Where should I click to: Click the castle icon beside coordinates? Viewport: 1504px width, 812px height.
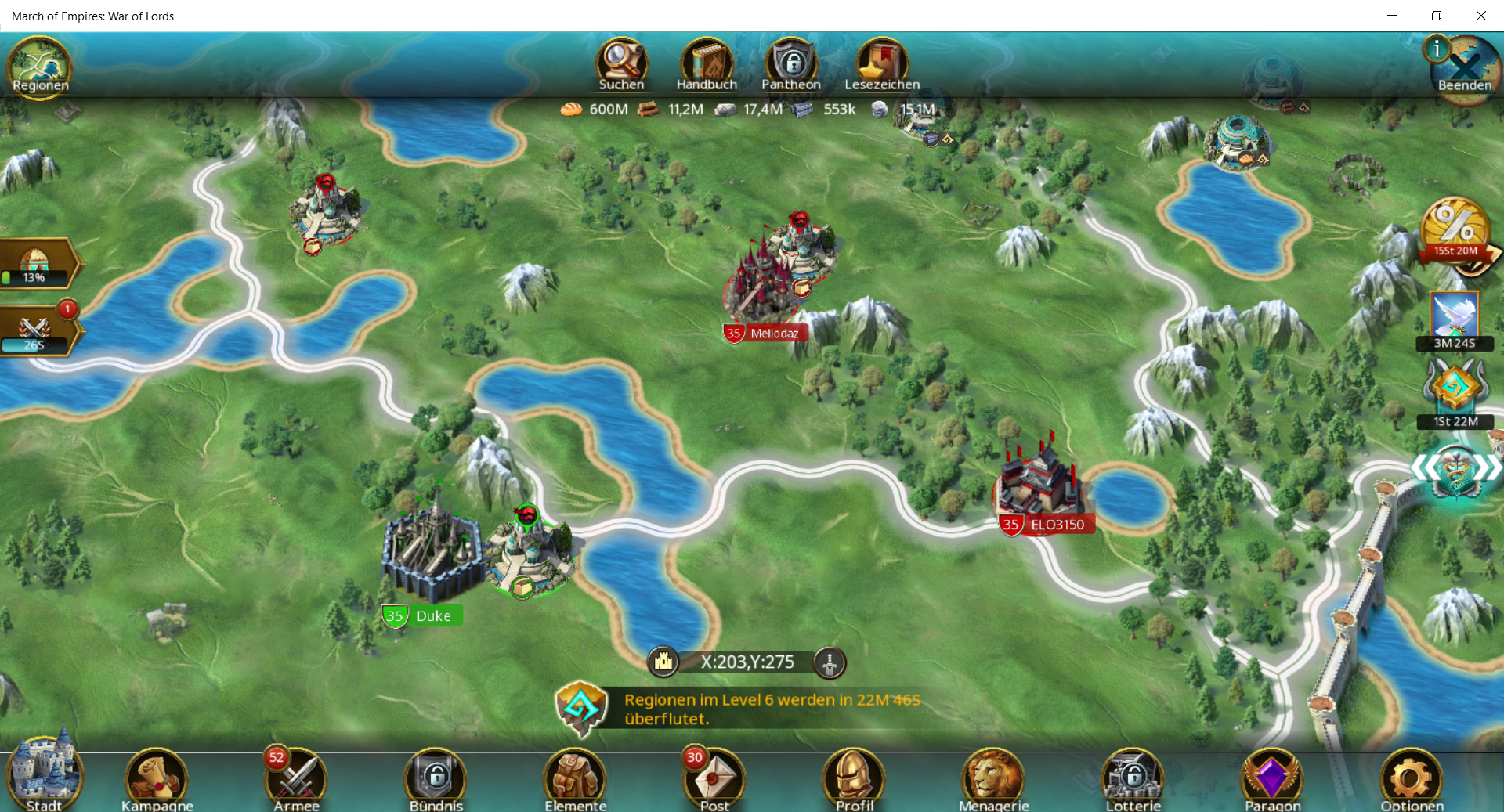663,662
